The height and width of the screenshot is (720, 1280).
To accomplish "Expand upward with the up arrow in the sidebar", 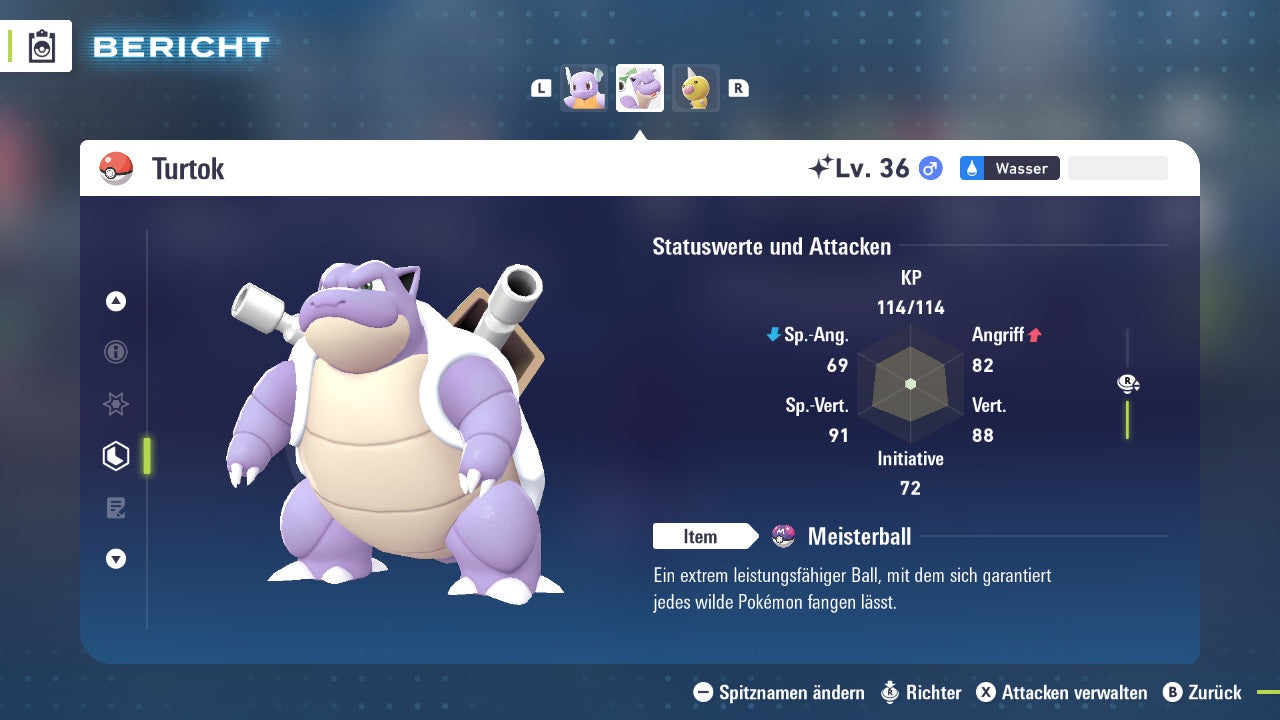I will coord(115,301).
